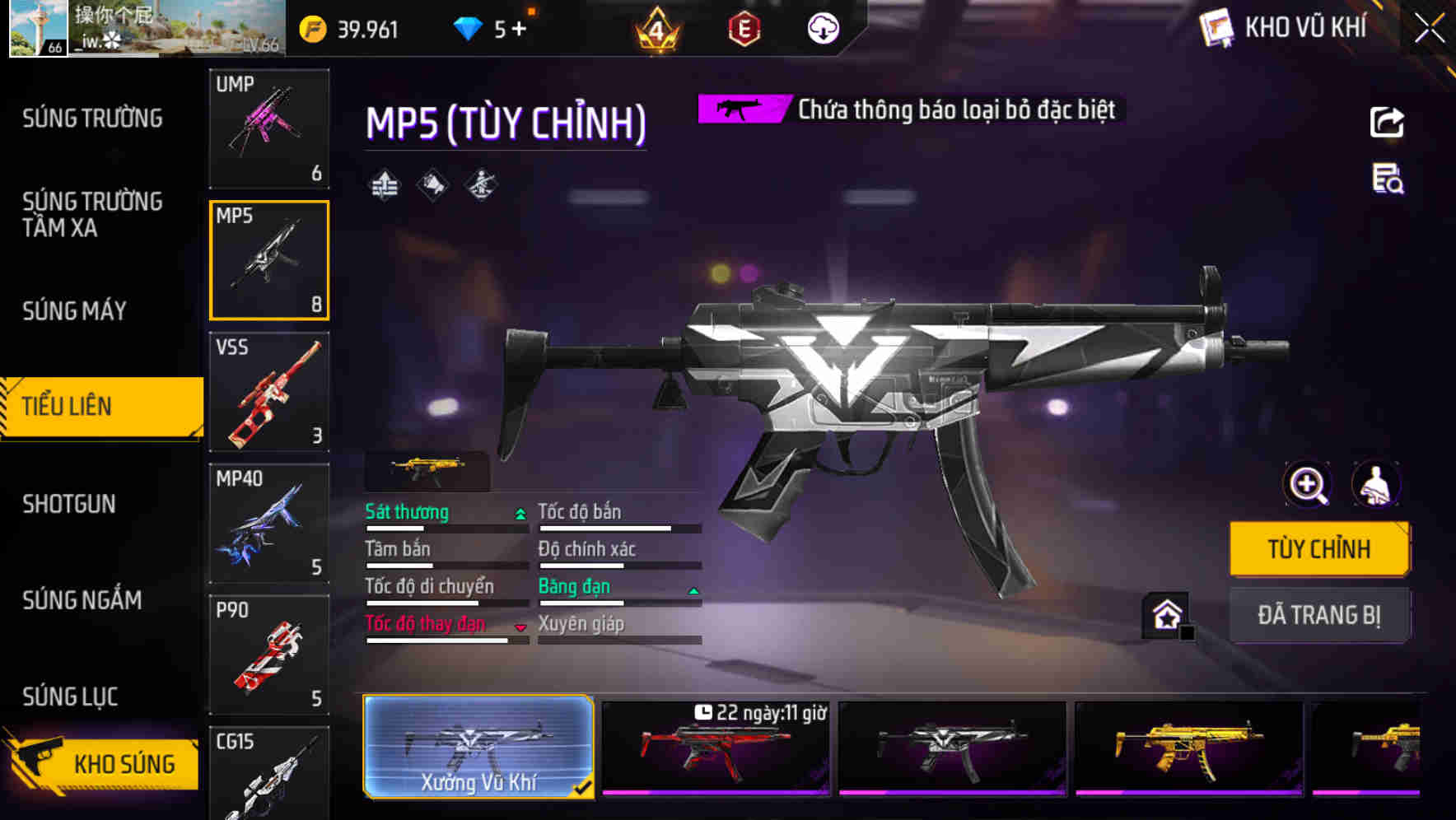This screenshot has width=1456, height=820.
Task: Open the Súng Lục category
Action: 71,697
